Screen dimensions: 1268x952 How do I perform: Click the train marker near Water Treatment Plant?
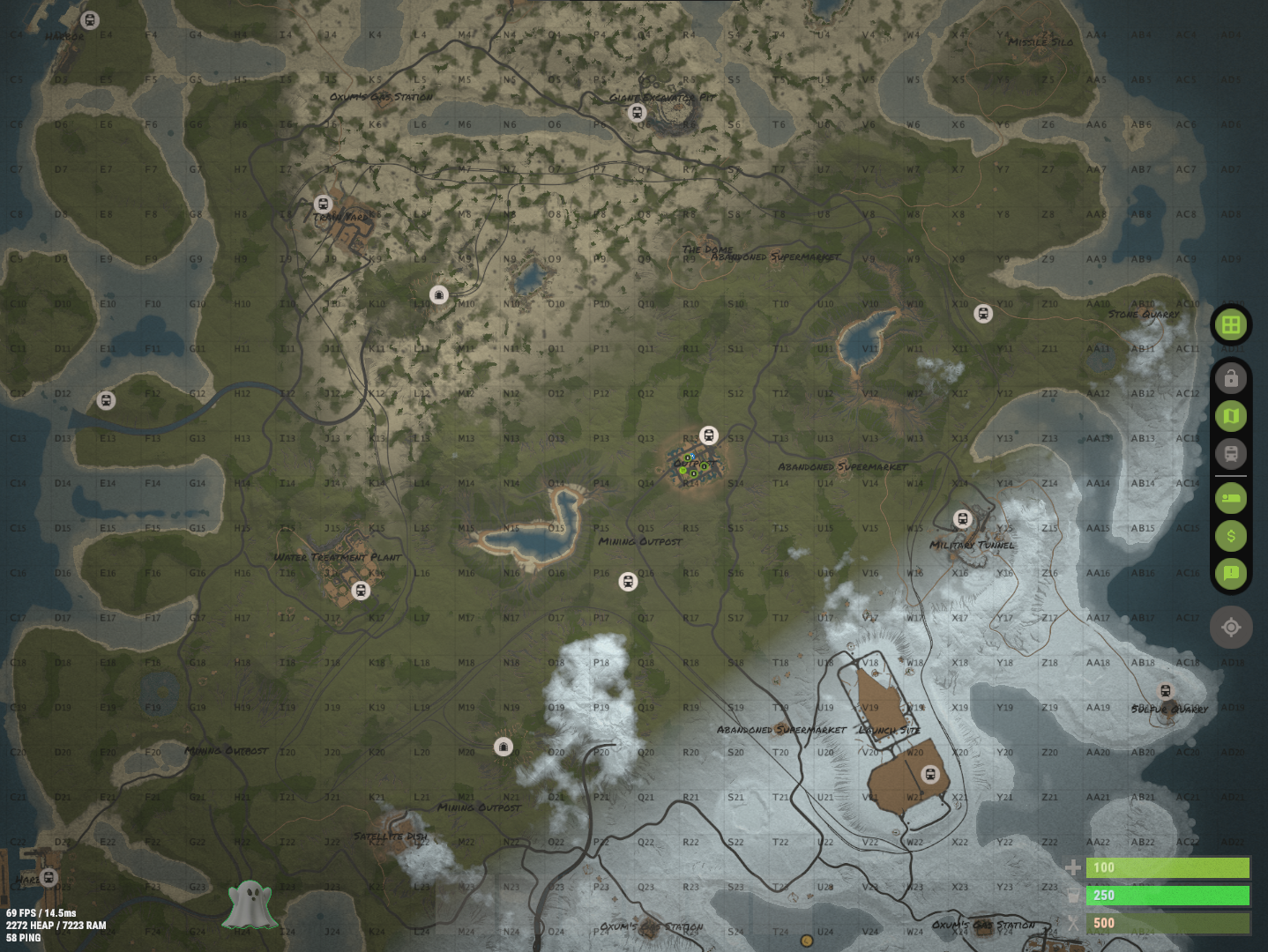(359, 591)
